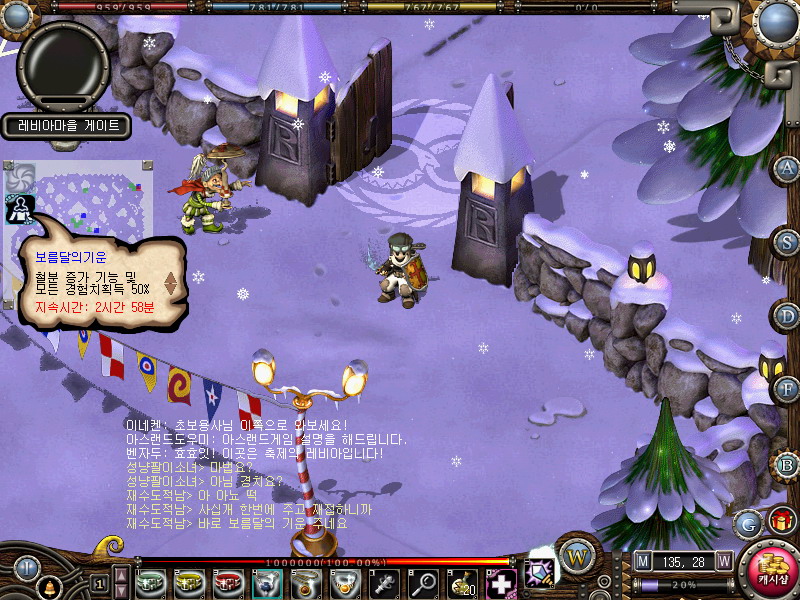Image resolution: width=800 pixels, height=600 pixels.
Task: Click the blue orb in top-right corner
Action: [x=776, y=20]
